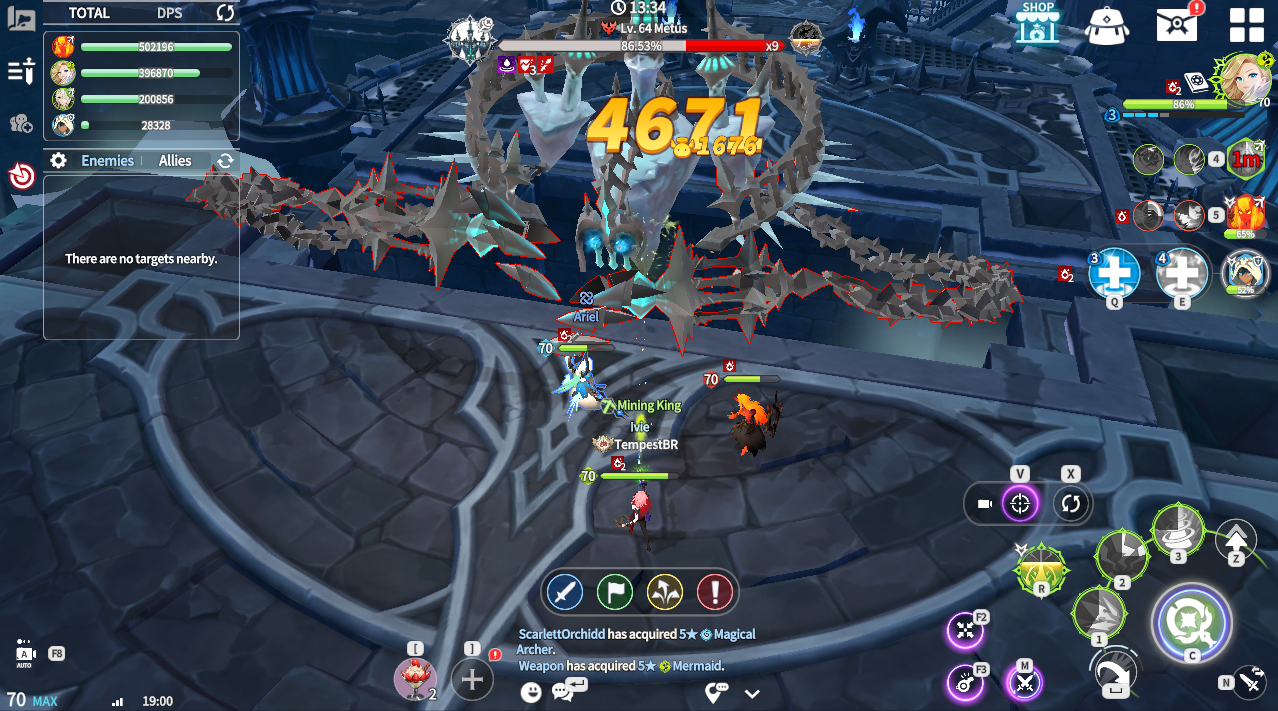Select the DPS column header
This screenshot has height=711, width=1278.
[170, 13]
